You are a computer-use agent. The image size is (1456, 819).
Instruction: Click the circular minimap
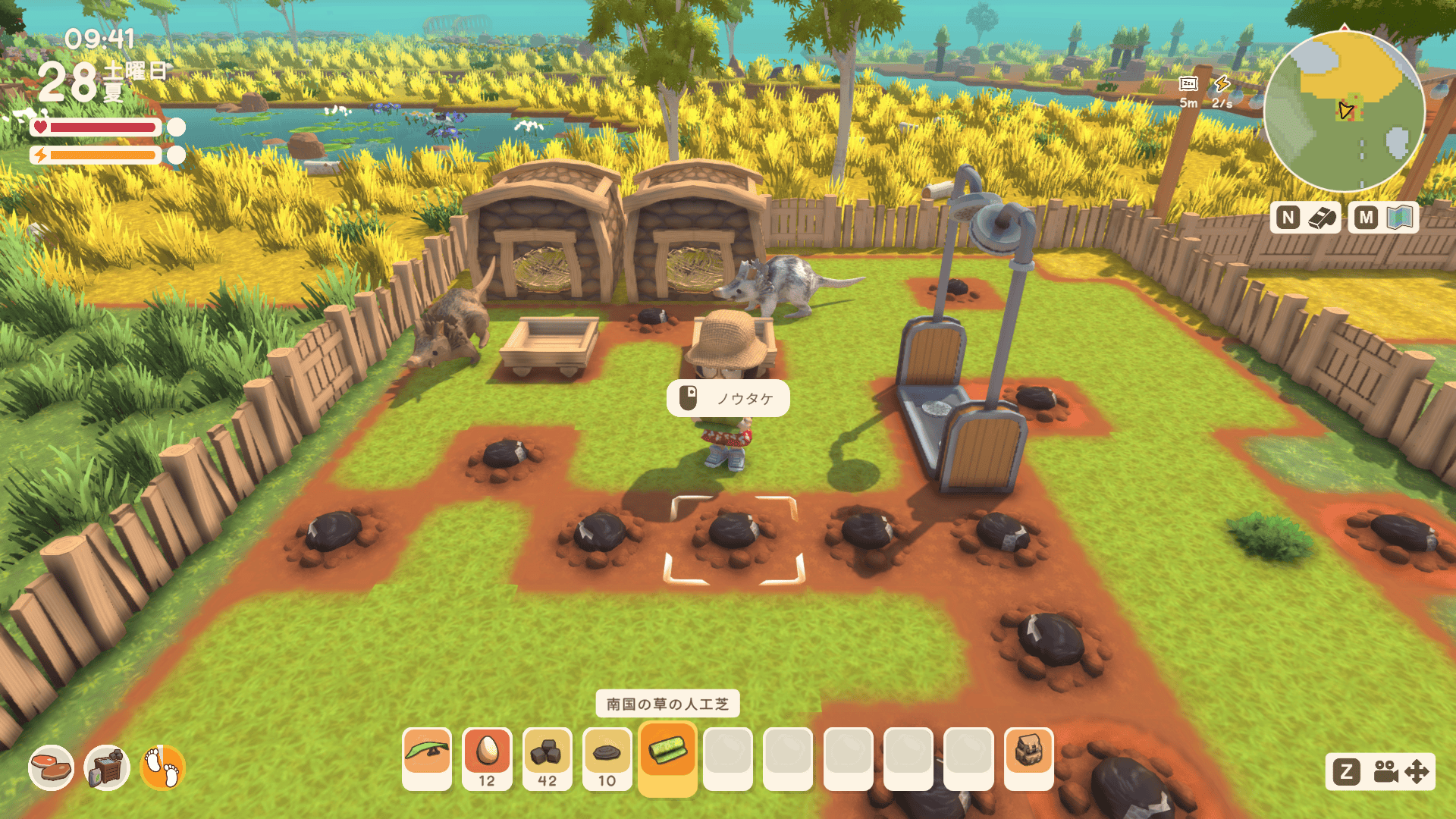[1344, 112]
